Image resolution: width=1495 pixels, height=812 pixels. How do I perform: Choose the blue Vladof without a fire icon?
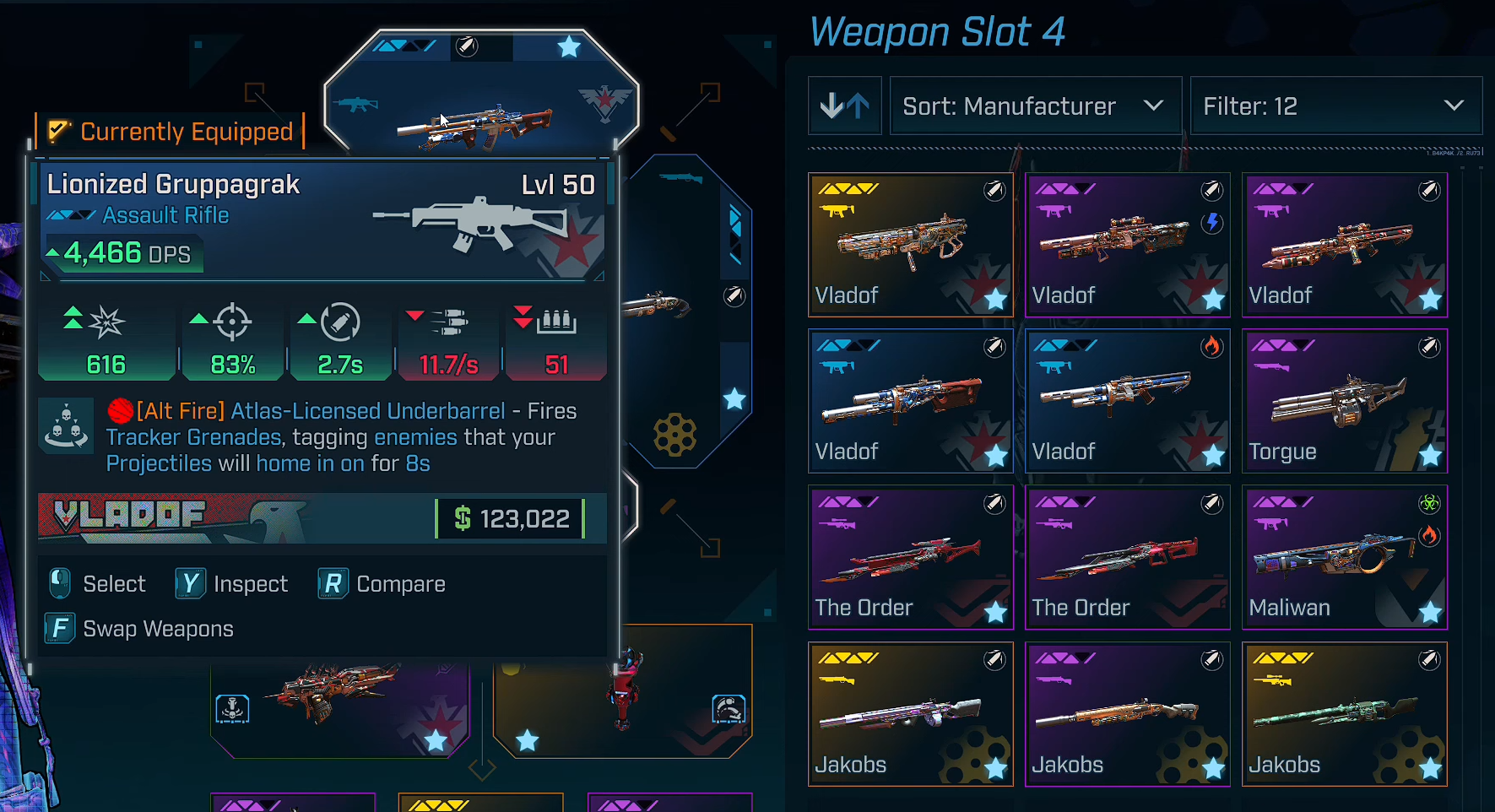click(x=910, y=401)
